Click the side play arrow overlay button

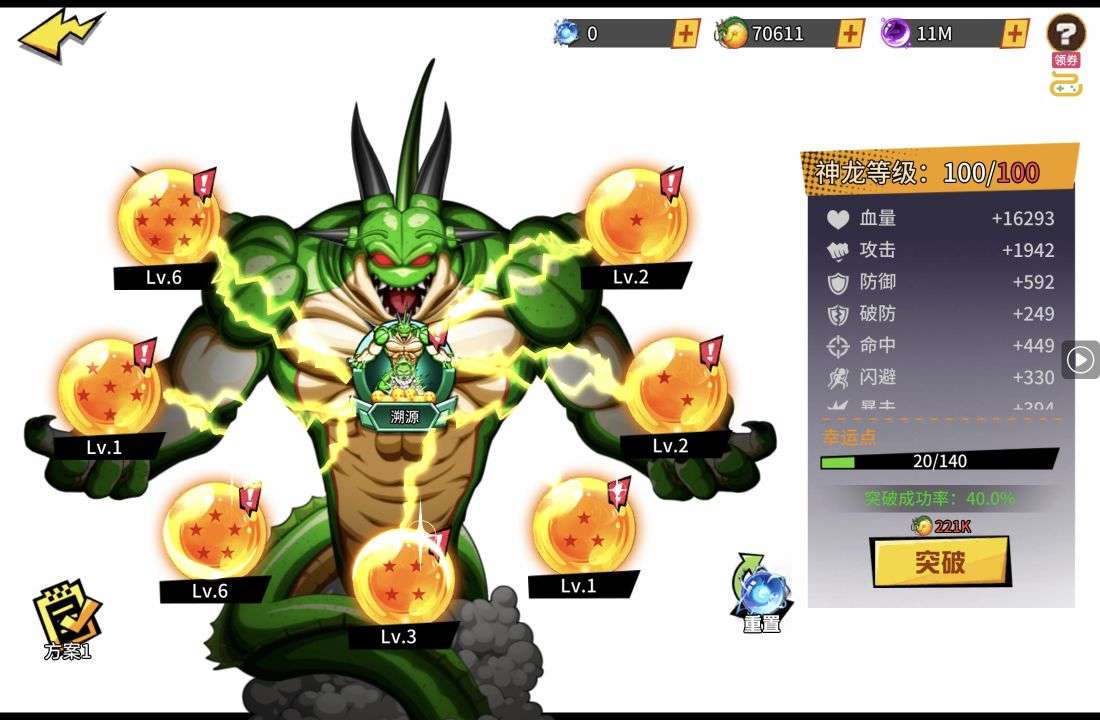tap(1080, 359)
